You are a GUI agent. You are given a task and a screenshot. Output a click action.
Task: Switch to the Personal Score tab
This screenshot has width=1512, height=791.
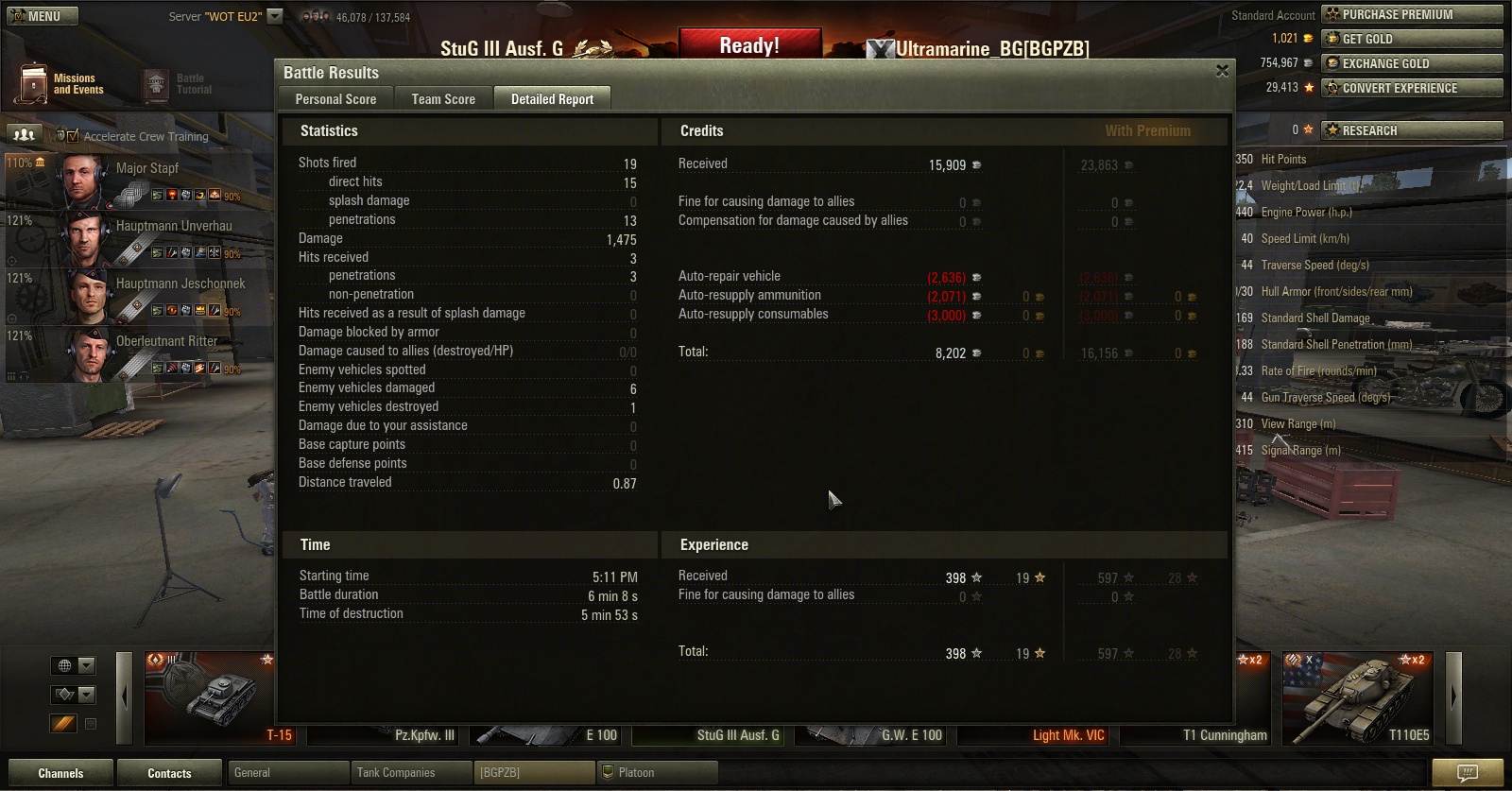pos(335,99)
